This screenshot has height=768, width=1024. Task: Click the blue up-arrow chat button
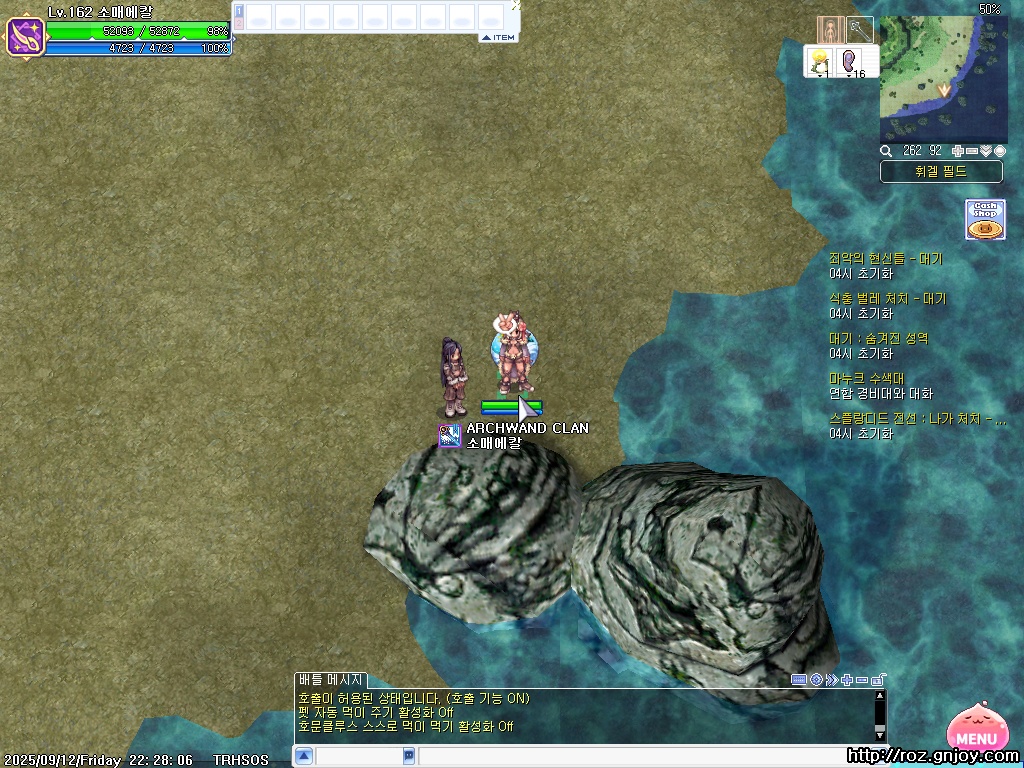304,756
